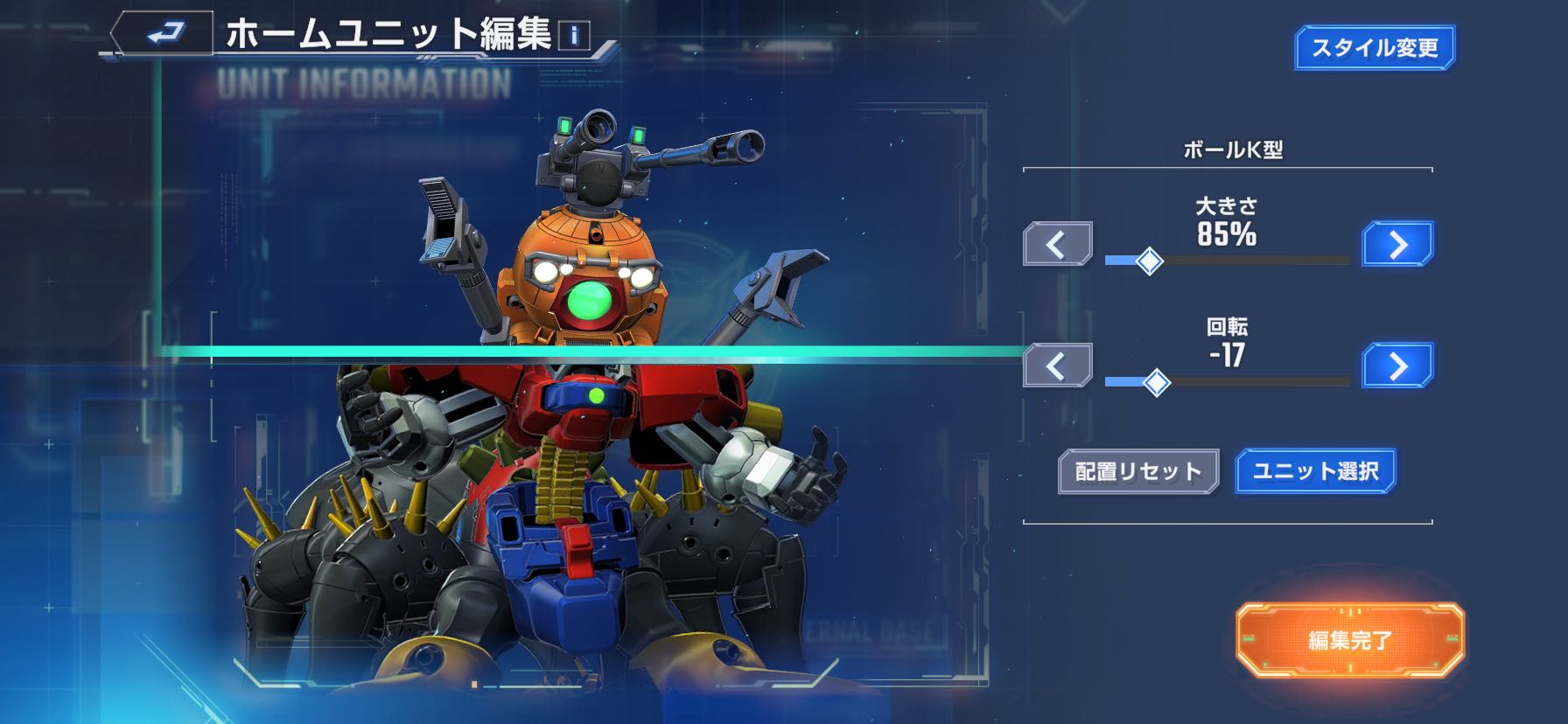1568x724 pixels.
Task: Decrease 回転 rotation with left arrow
Action: tap(1057, 365)
